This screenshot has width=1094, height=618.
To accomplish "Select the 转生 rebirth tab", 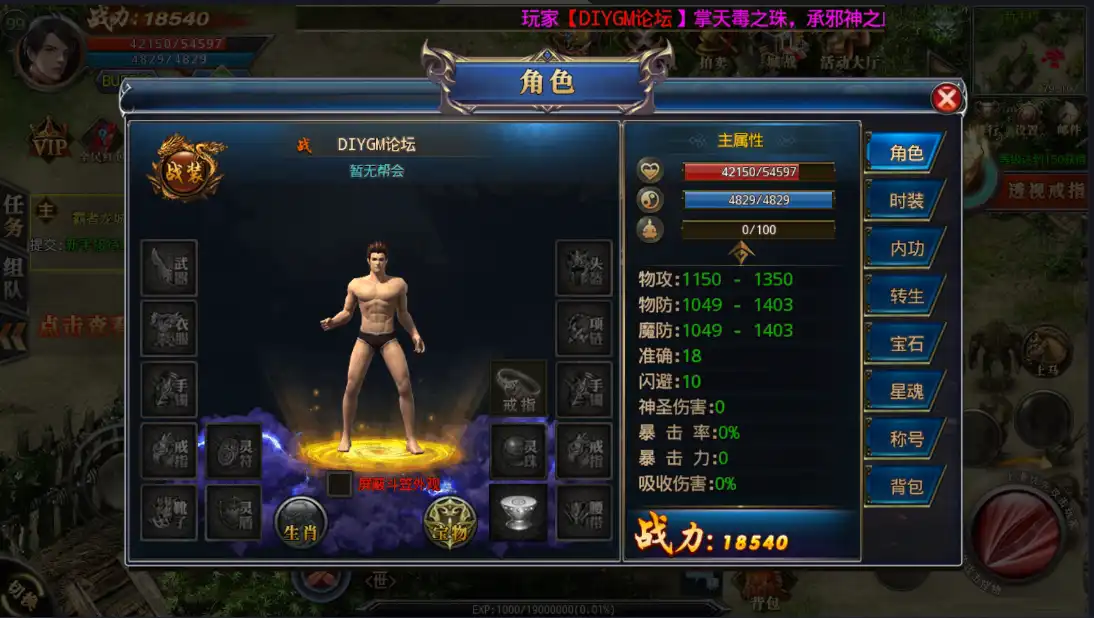I will coord(905,296).
